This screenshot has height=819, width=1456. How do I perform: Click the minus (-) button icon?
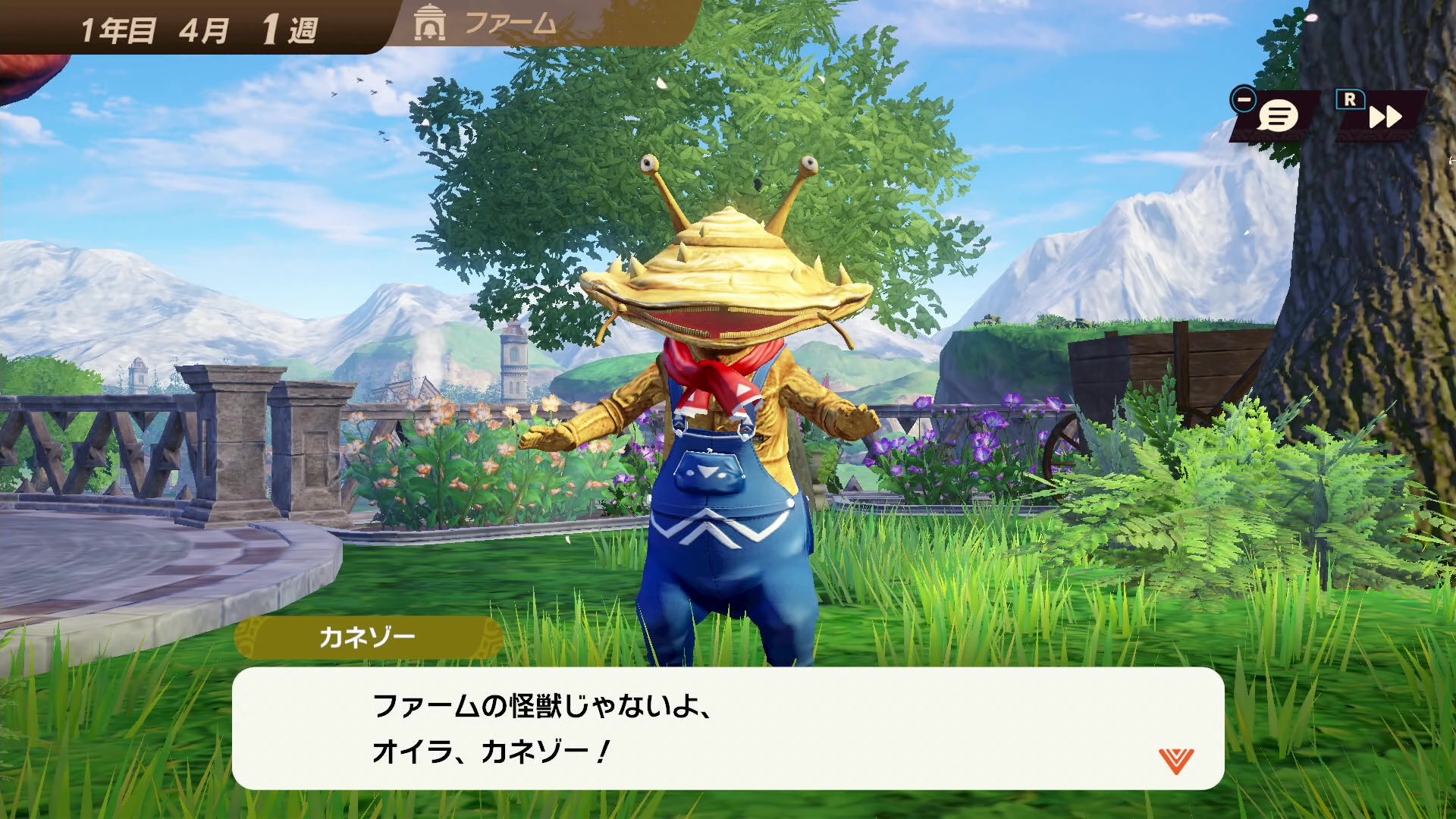coord(1243,99)
